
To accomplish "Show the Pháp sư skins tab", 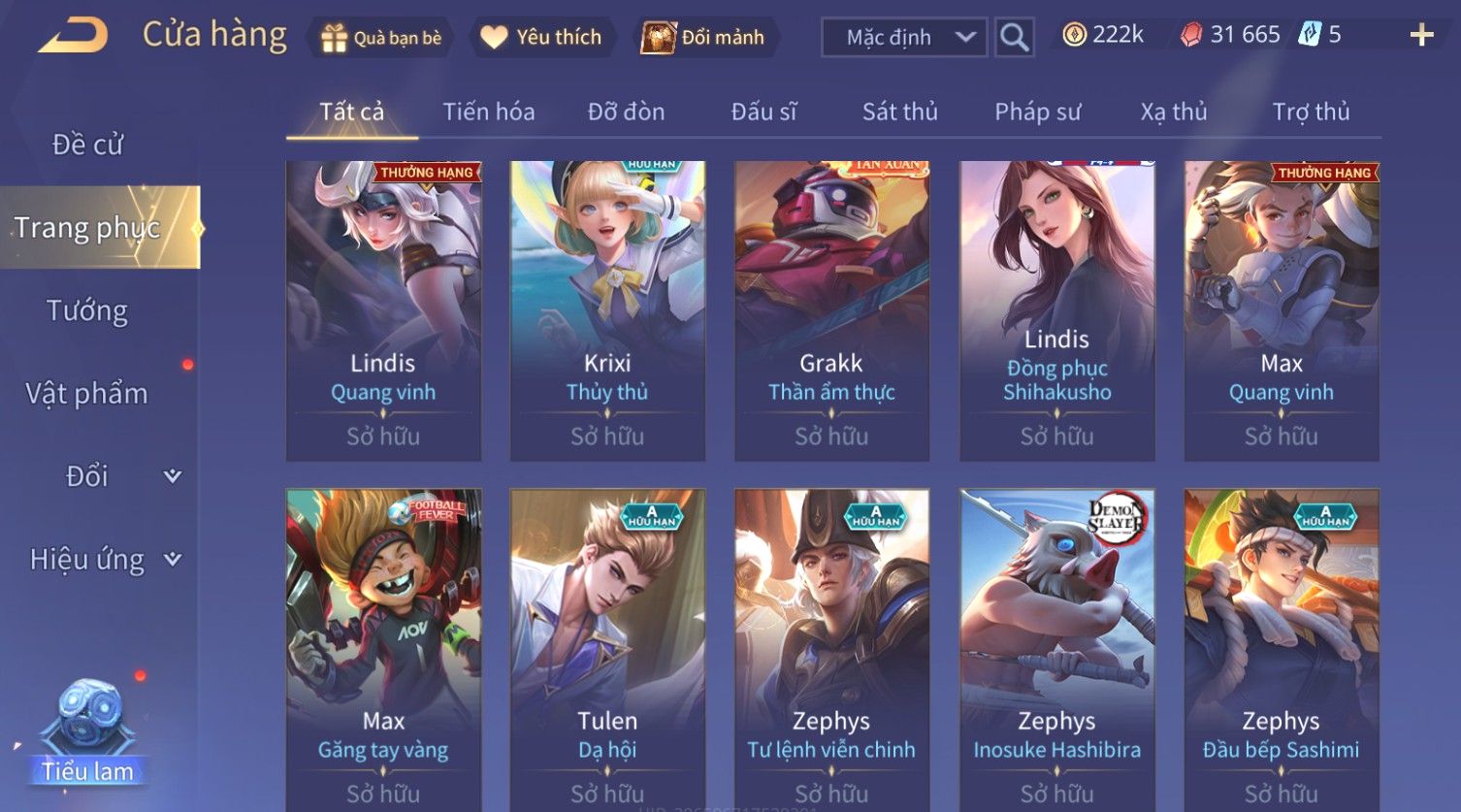I will (1037, 113).
